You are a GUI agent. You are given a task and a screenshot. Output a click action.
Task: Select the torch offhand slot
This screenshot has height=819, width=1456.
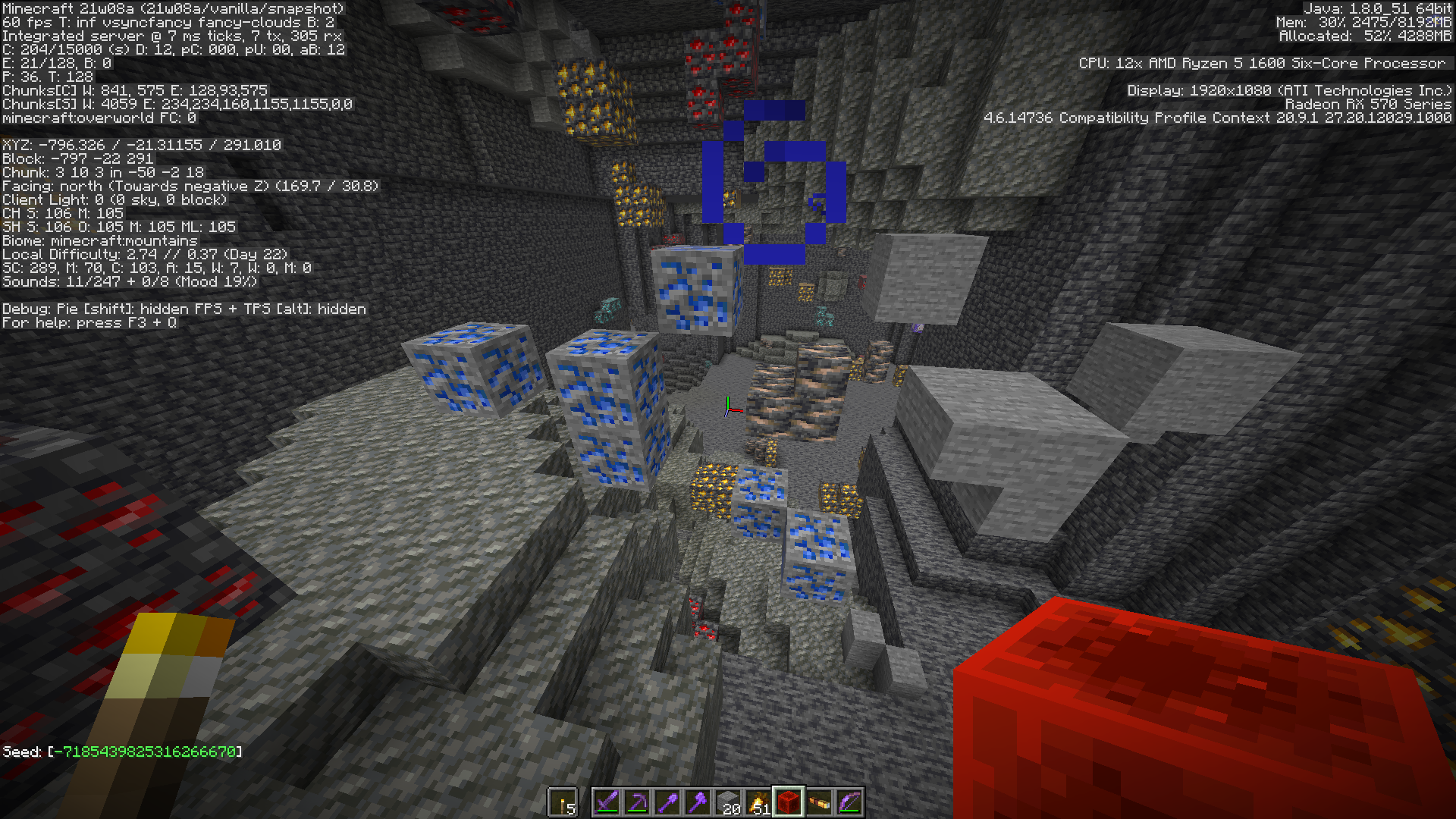(563, 802)
